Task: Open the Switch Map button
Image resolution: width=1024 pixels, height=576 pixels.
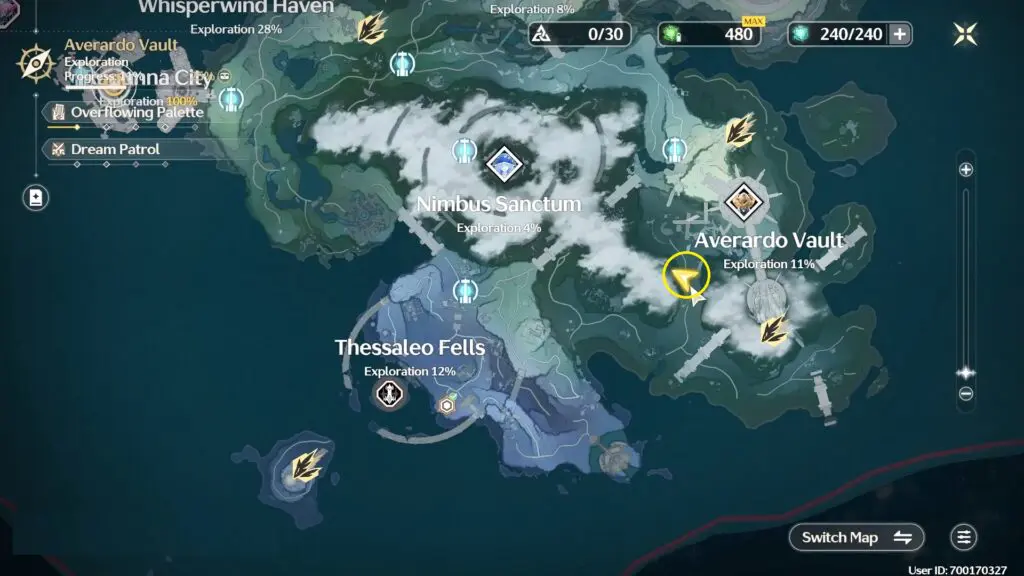Action: coord(857,537)
